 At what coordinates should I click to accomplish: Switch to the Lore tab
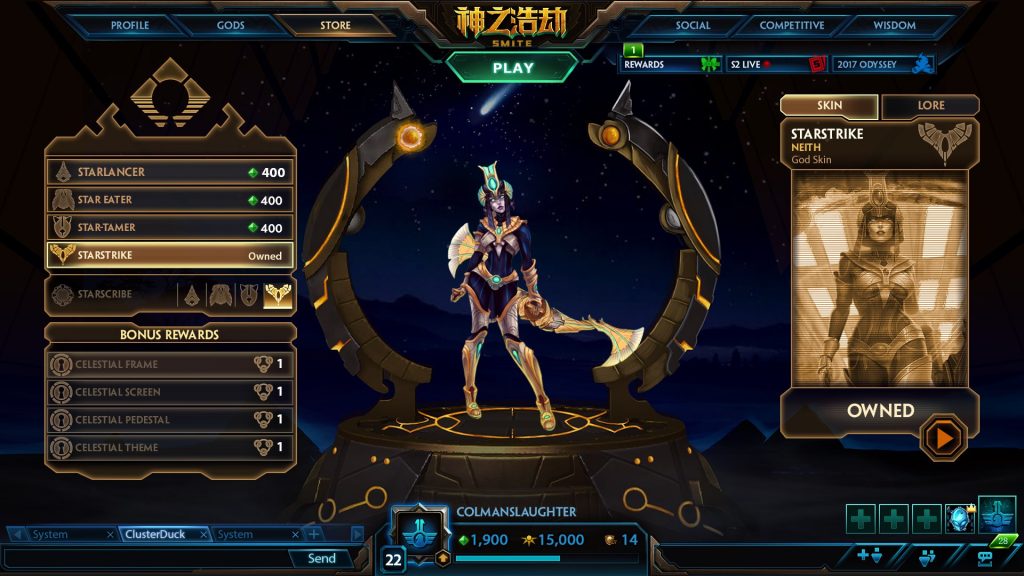[x=929, y=106]
